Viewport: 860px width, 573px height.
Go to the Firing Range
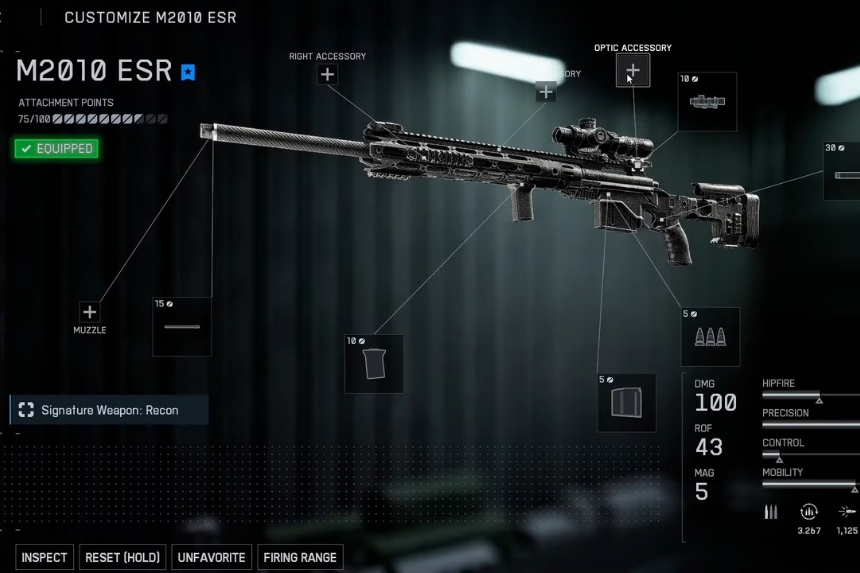point(300,557)
